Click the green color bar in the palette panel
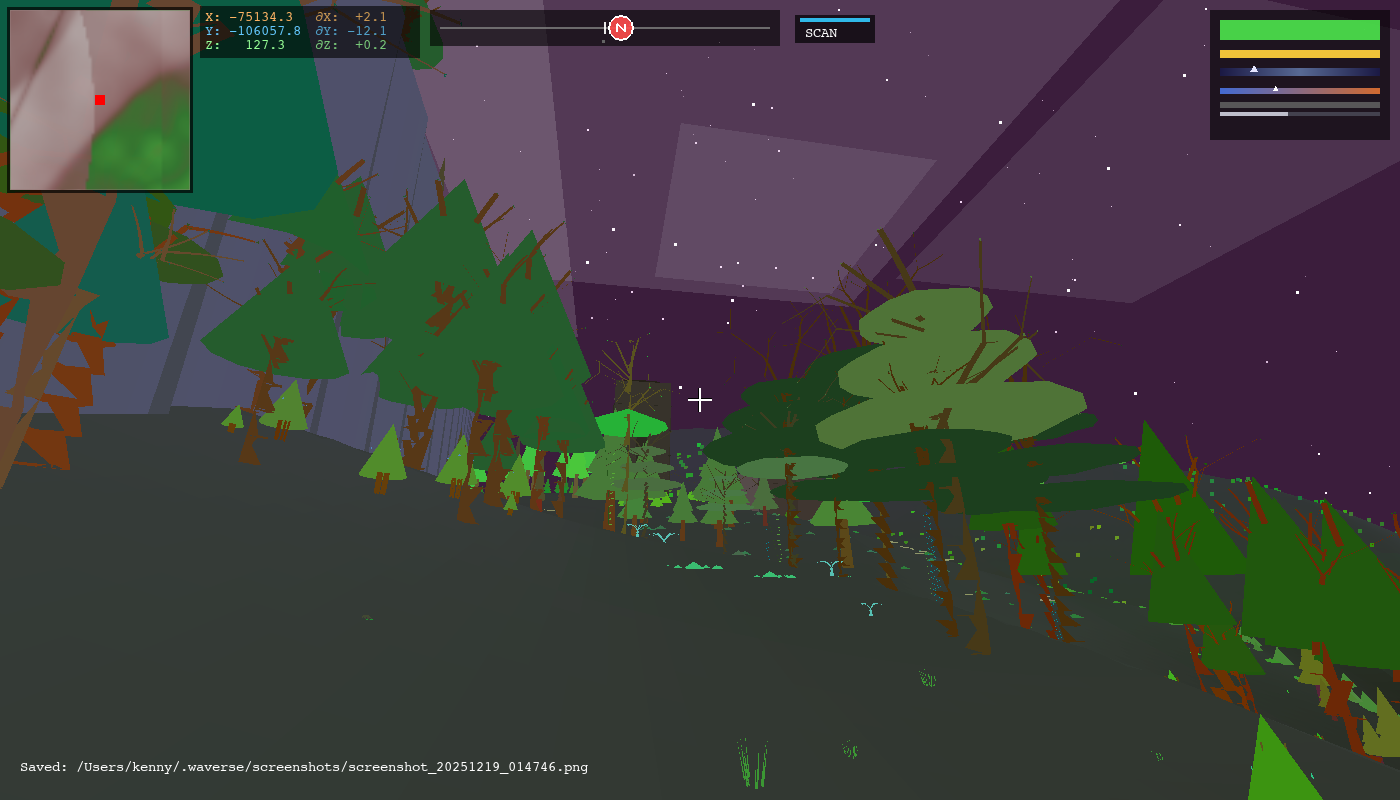 tap(1300, 30)
